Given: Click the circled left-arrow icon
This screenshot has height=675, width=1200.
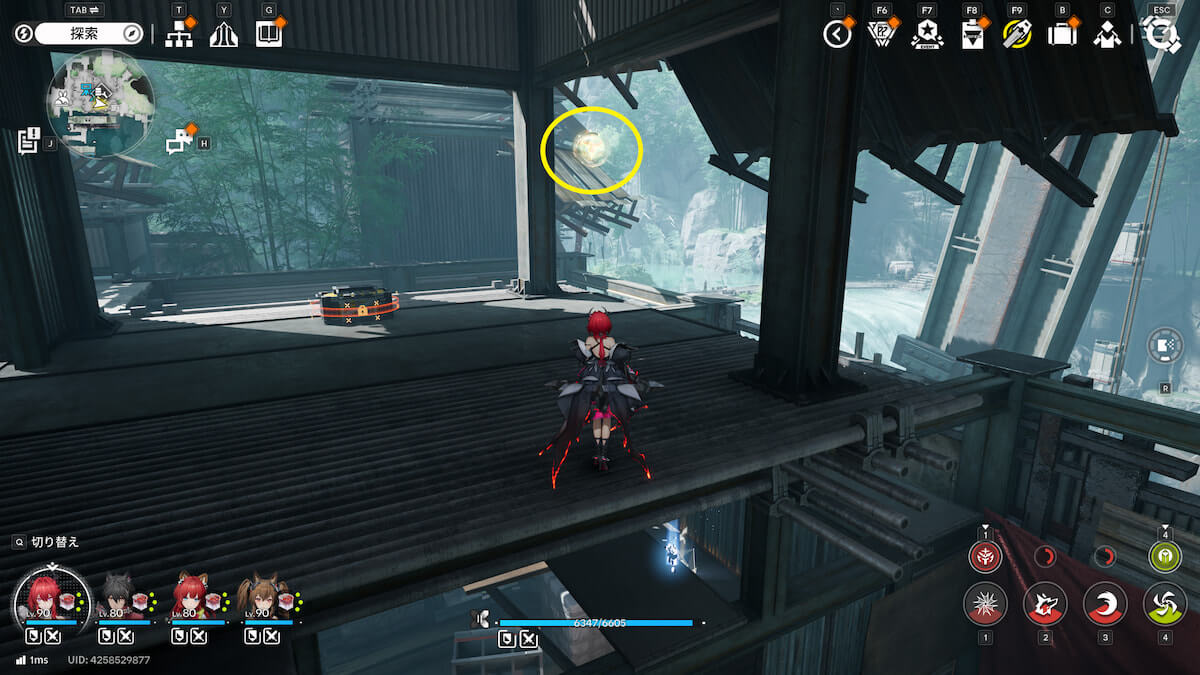Looking at the screenshot, I should (837, 35).
